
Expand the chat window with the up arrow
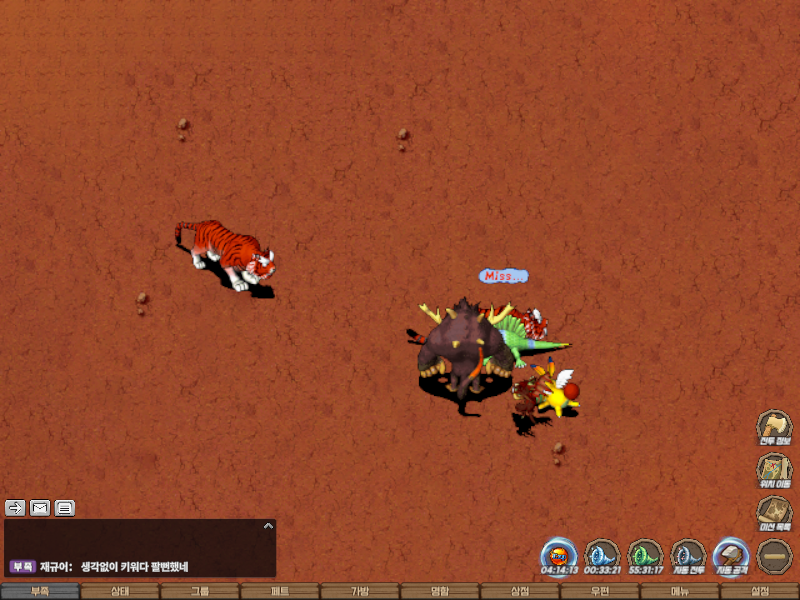pyautogui.click(x=268, y=525)
